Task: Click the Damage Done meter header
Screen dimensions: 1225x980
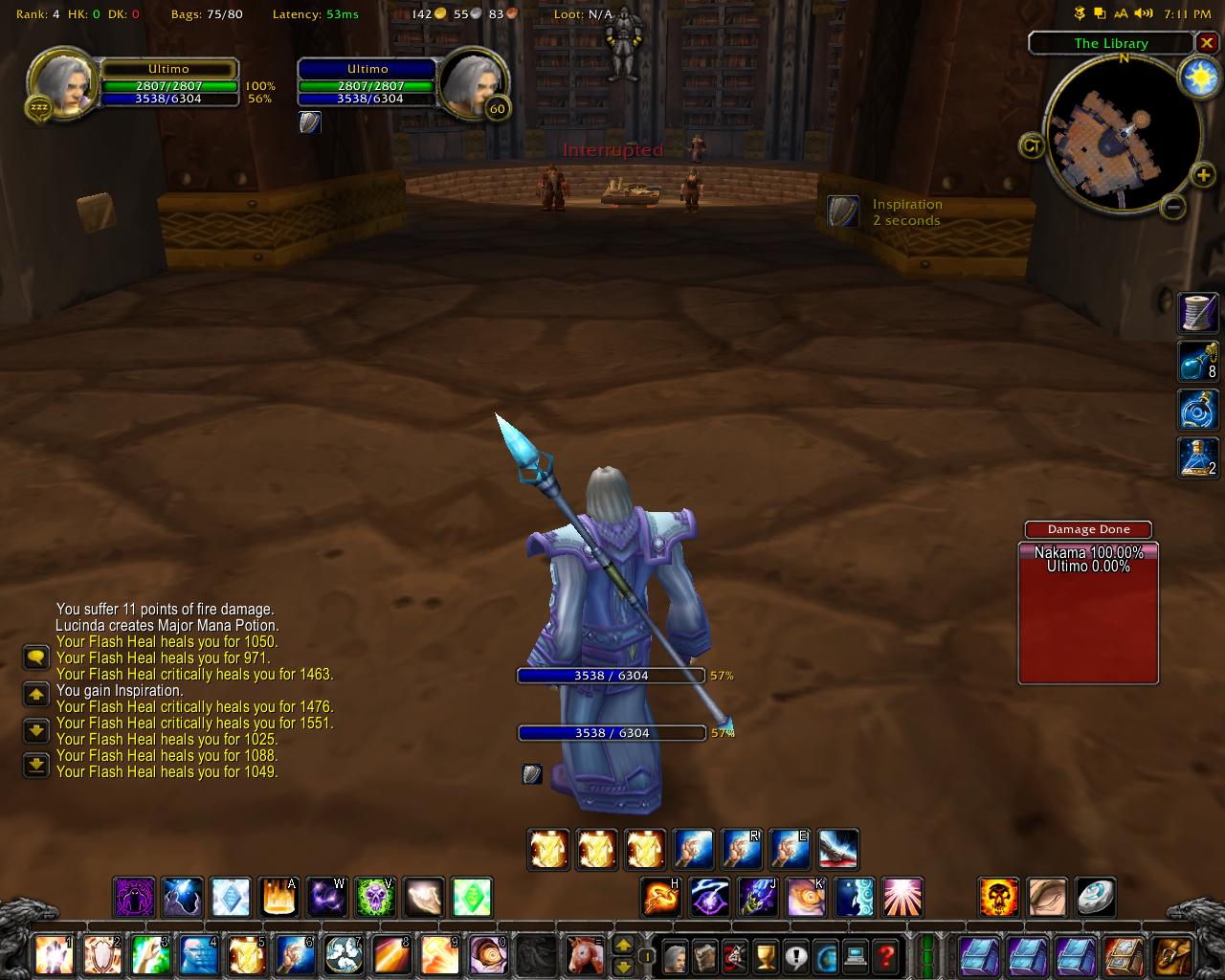Action: pos(1088,529)
